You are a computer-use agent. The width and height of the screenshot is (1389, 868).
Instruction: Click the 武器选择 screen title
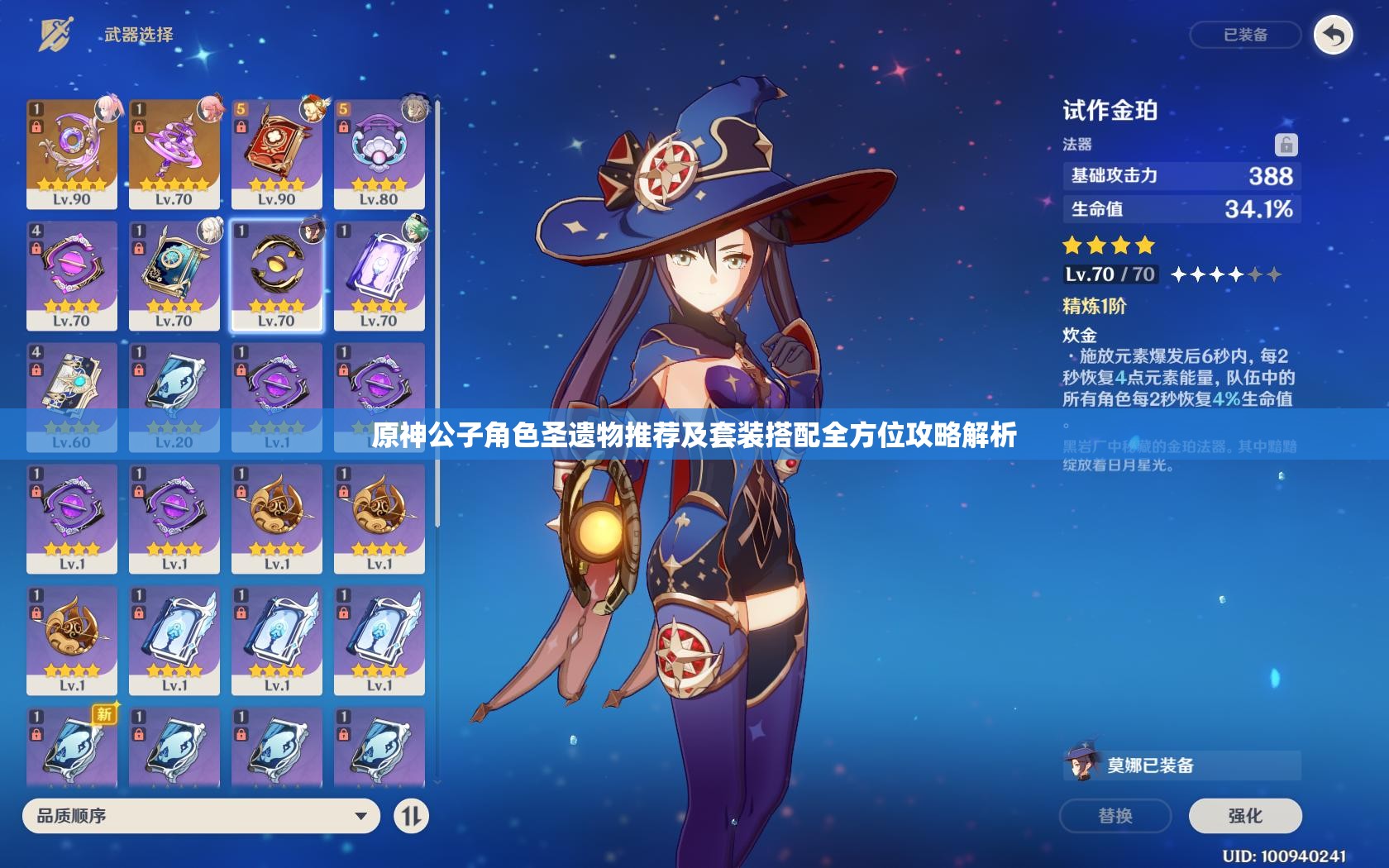pos(141,34)
